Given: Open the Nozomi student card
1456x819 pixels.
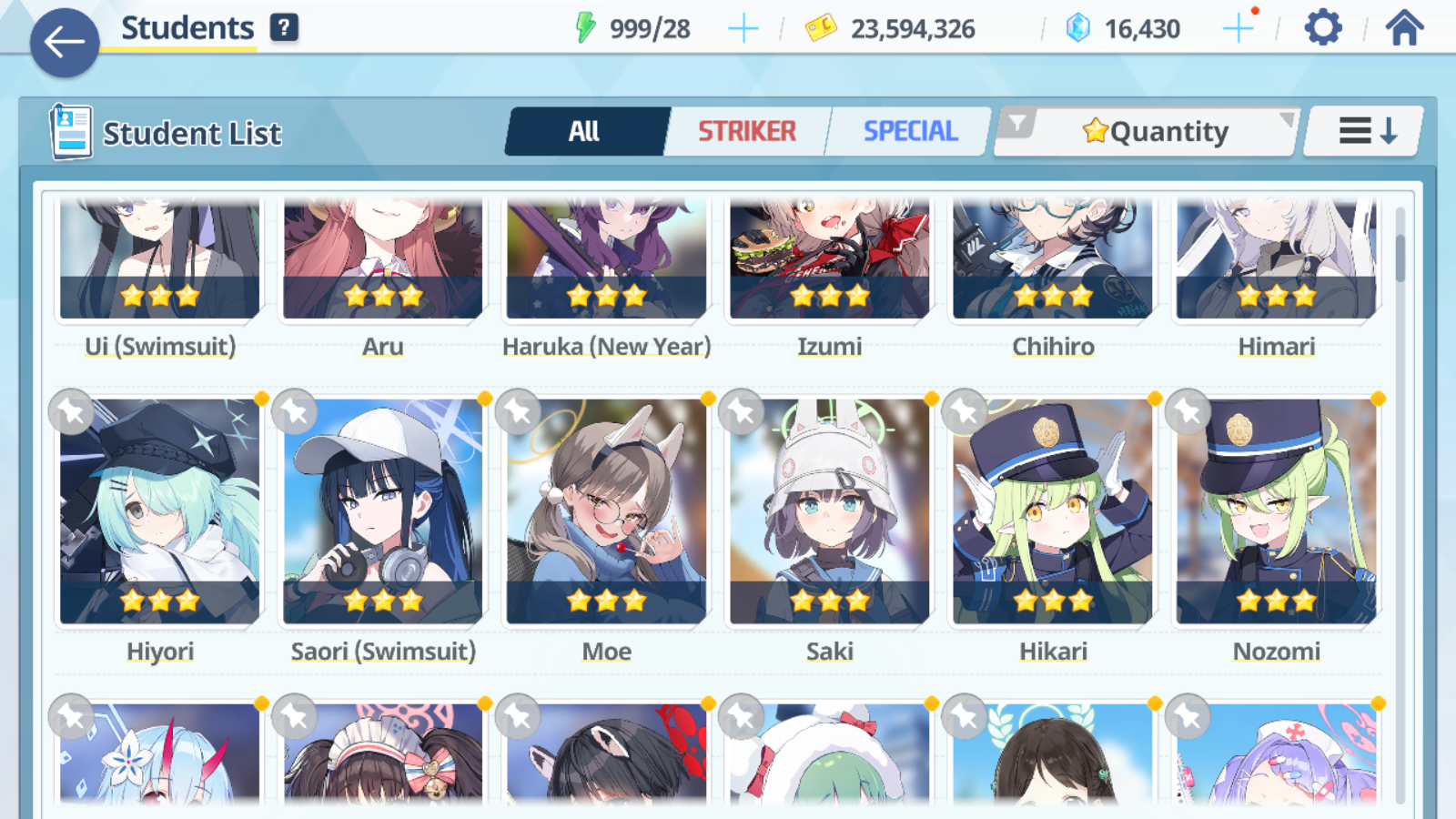Looking at the screenshot, I should [1277, 510].
